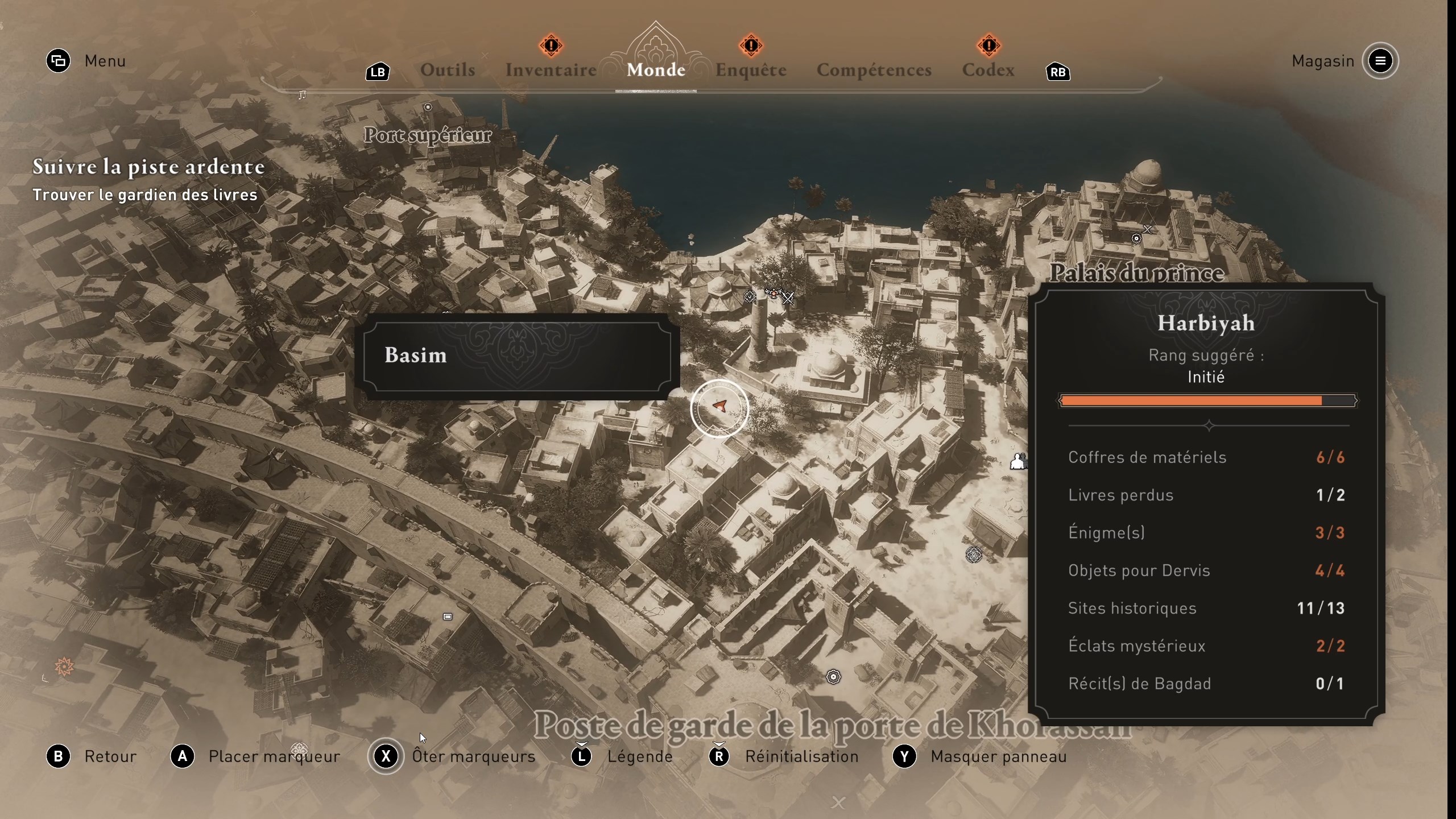1456x819 pixels.
Task: Select the flower-shaped collectible icon near Khorassan gate
Action: tap(833, 677)
